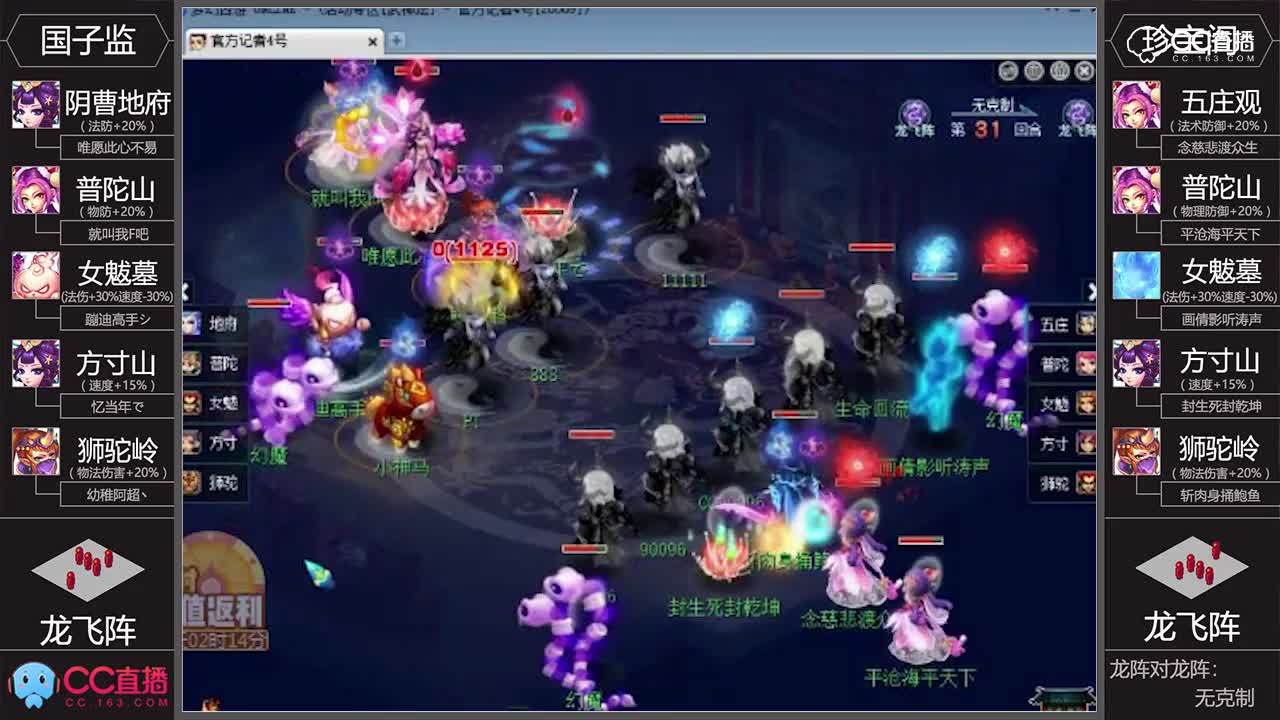Expand the right-edge arrow chevron on battle screen
Screen dimensions: 1280x720
(1094, 290)
